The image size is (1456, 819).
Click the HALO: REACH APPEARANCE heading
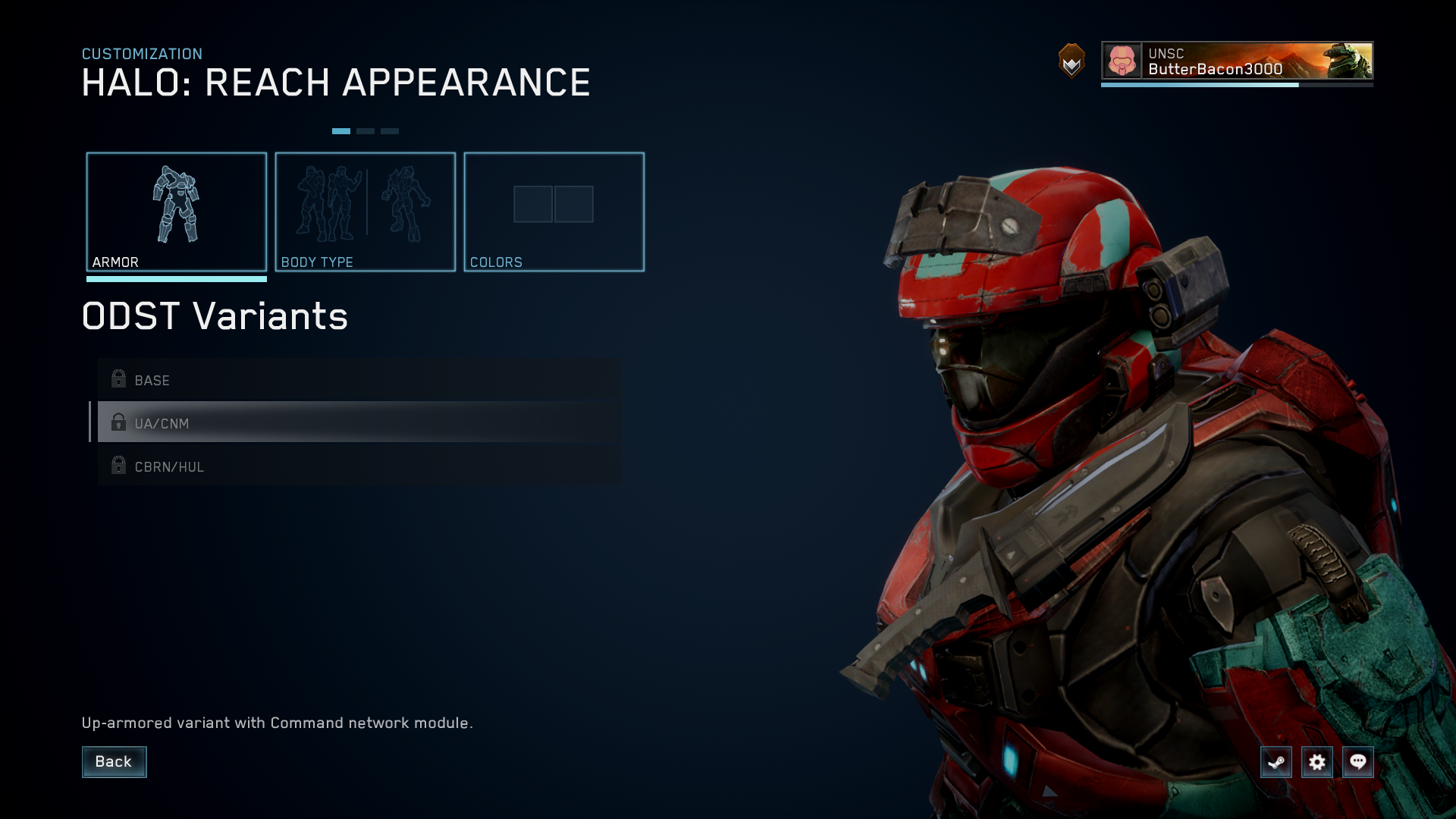pos(336,83)
